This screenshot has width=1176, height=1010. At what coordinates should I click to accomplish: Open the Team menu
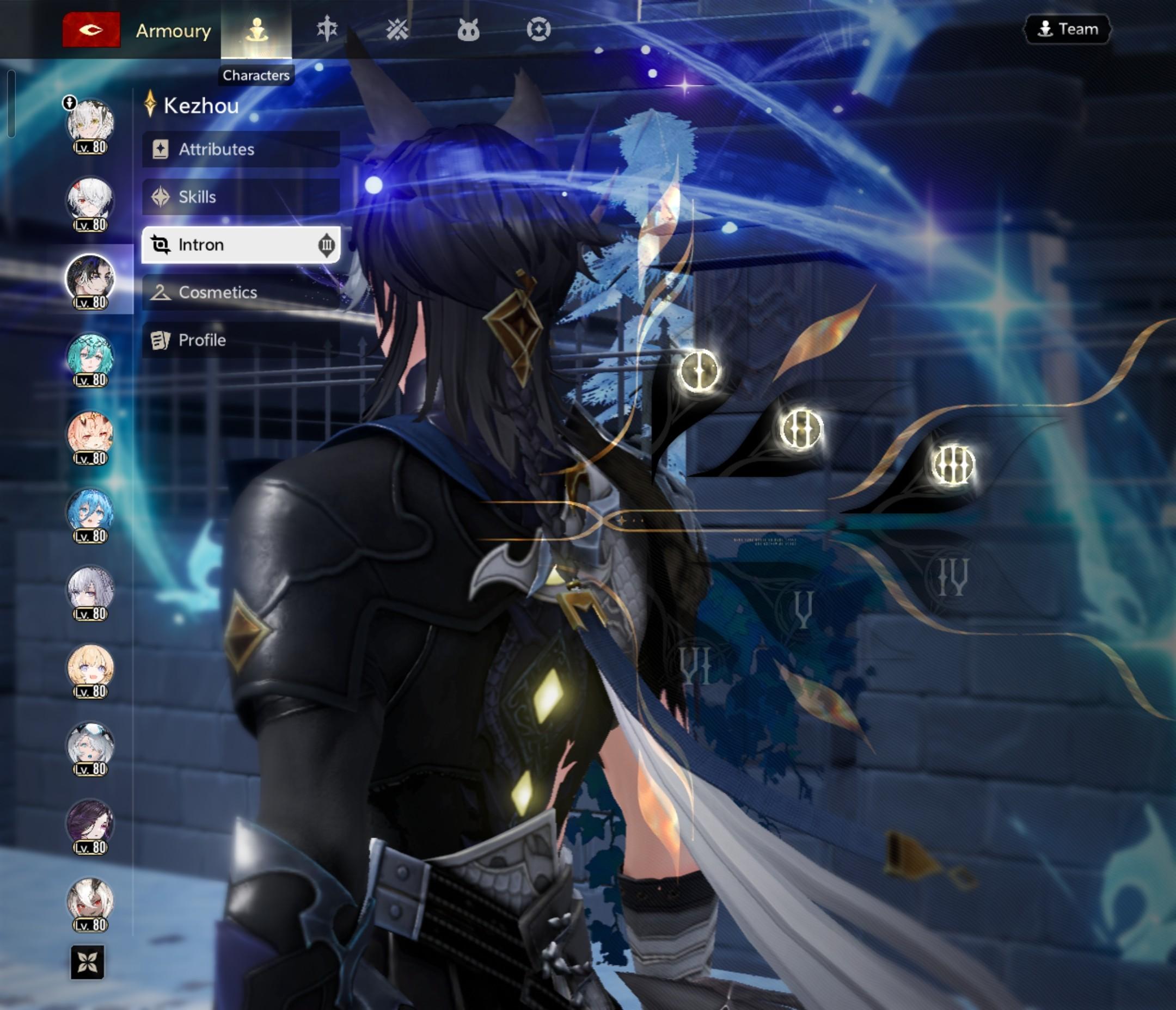[1067, 29]
